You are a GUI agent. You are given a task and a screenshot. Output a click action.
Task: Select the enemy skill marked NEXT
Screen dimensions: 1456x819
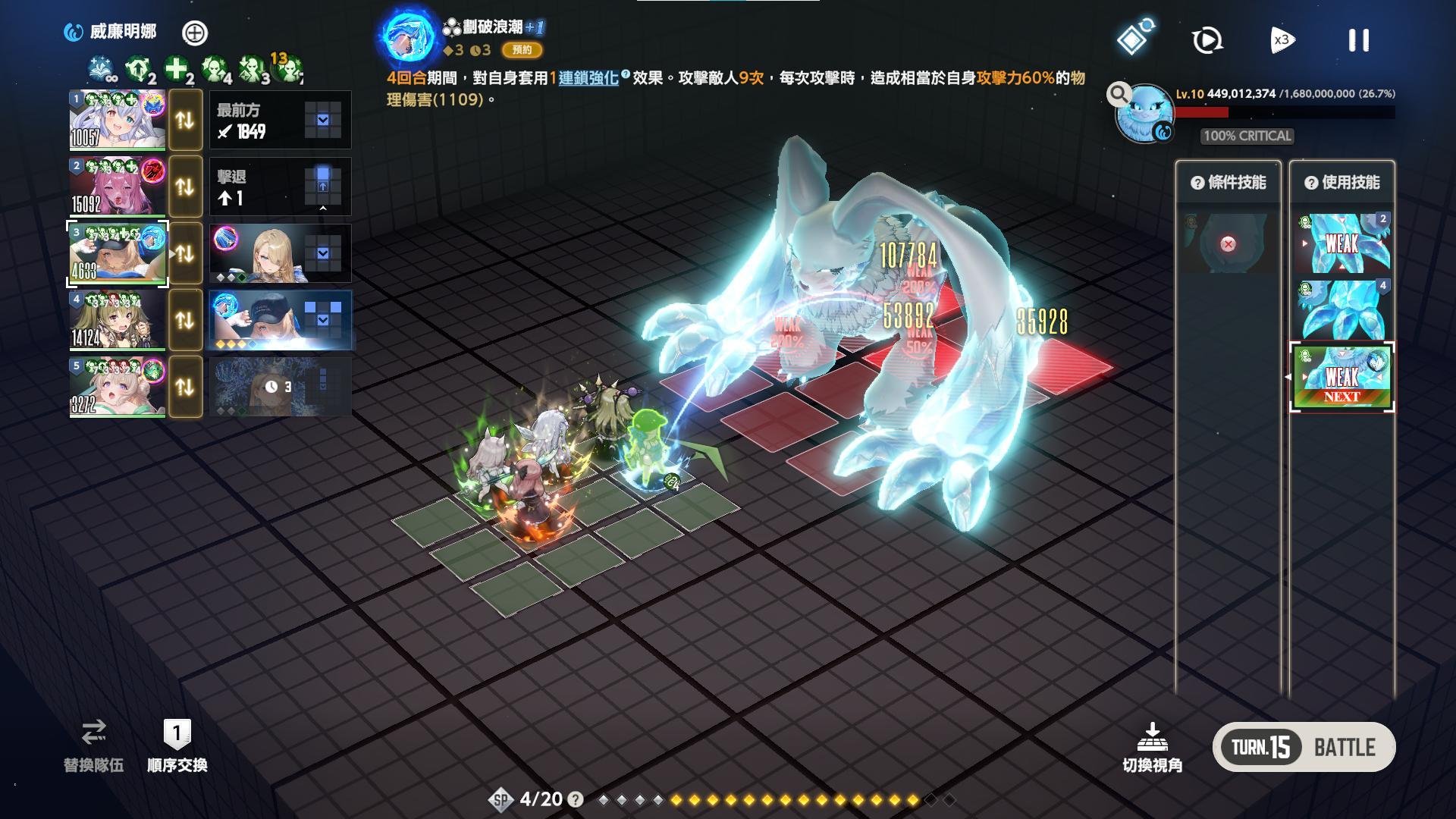coord(1341,378)
